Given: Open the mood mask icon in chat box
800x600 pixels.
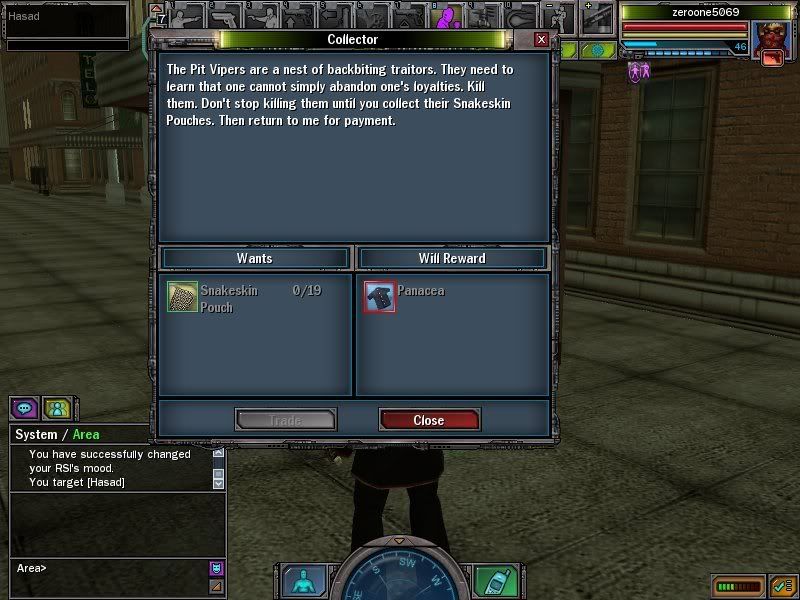Looking at the screenshot, I should click(x=216, y=568).
